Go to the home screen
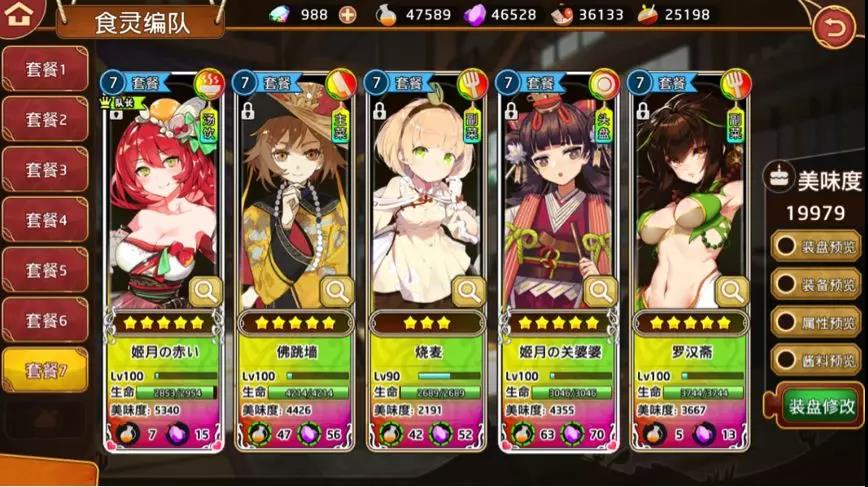Viewport: 868px width, 487px height. (25, 16)
